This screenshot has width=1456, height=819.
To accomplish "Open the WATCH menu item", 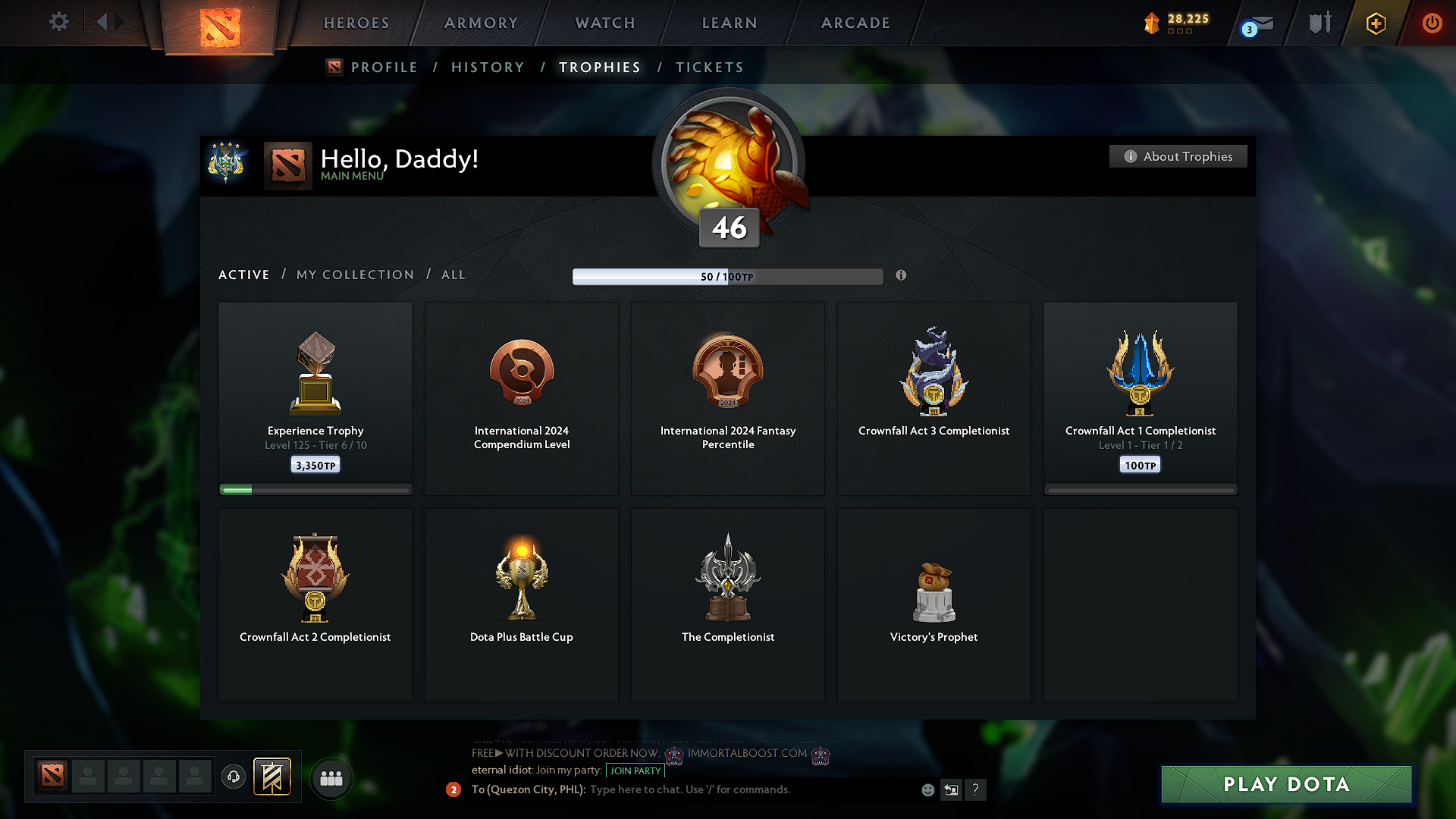I will 604,23.
